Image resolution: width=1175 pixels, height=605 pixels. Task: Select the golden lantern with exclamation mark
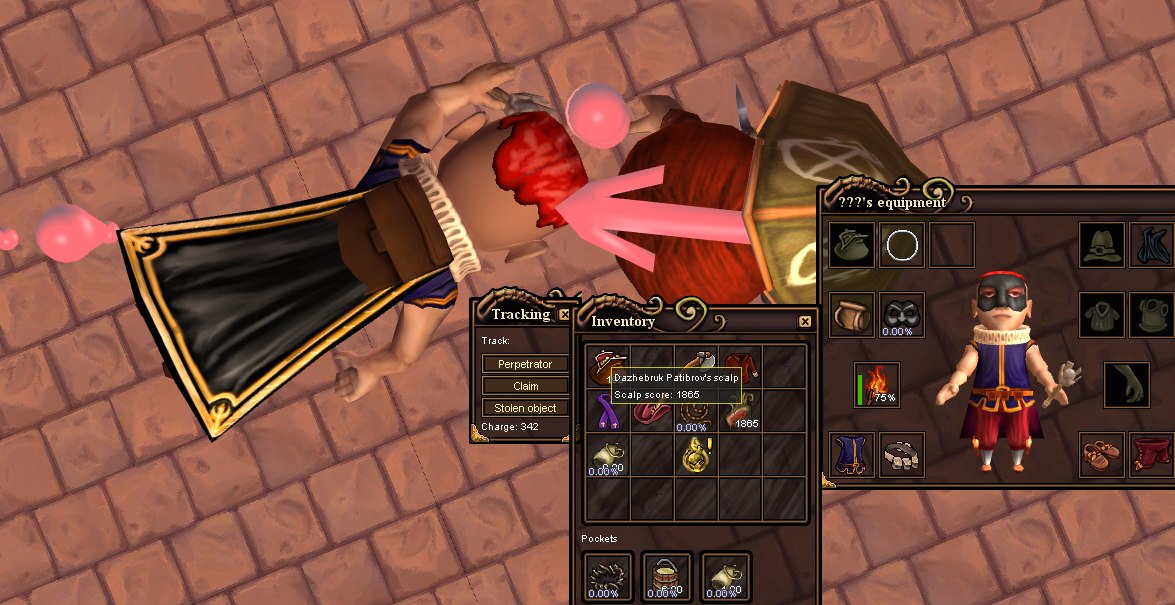(696, 454)
